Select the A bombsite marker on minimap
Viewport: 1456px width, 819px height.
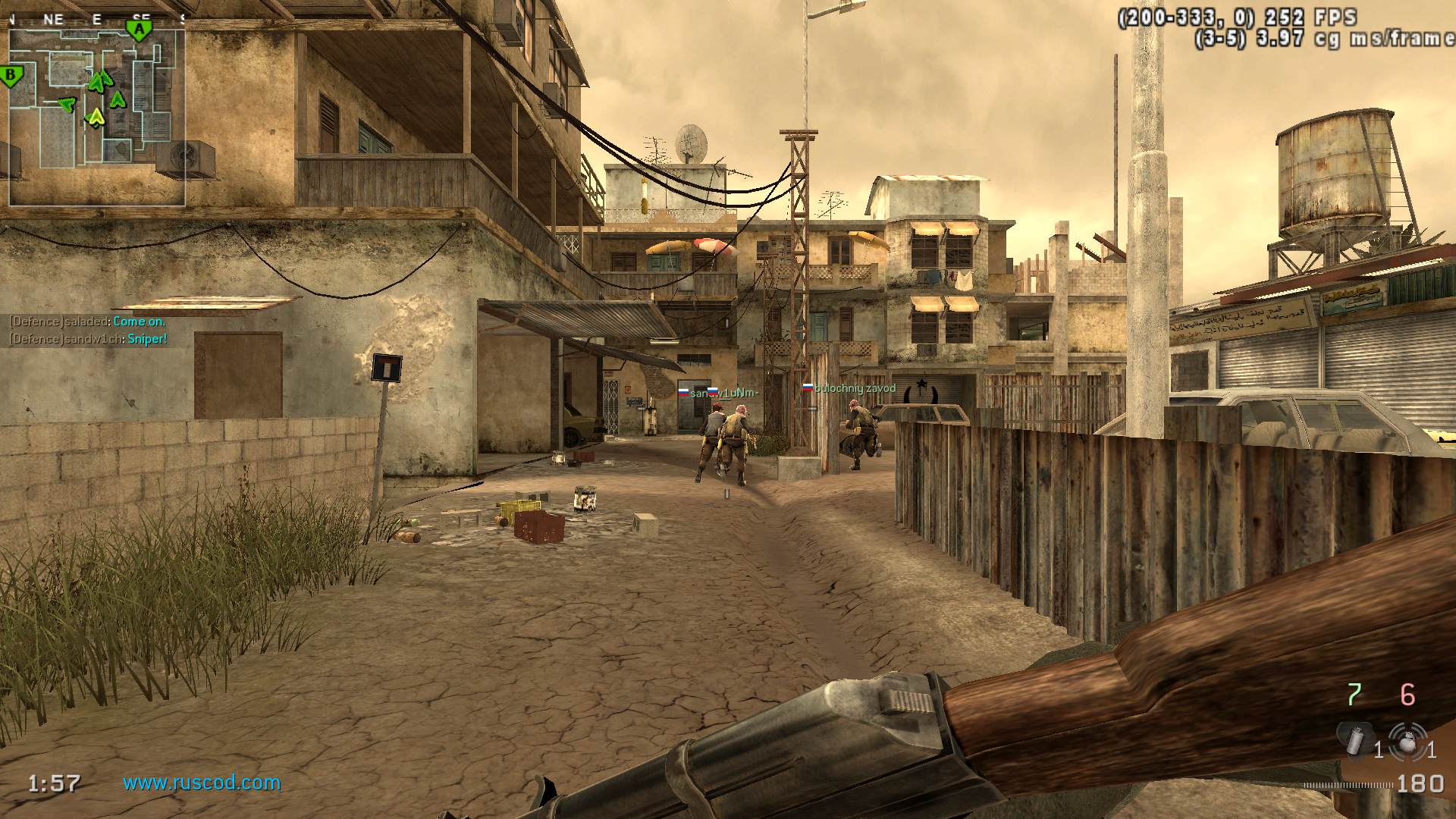click(139, 31)
